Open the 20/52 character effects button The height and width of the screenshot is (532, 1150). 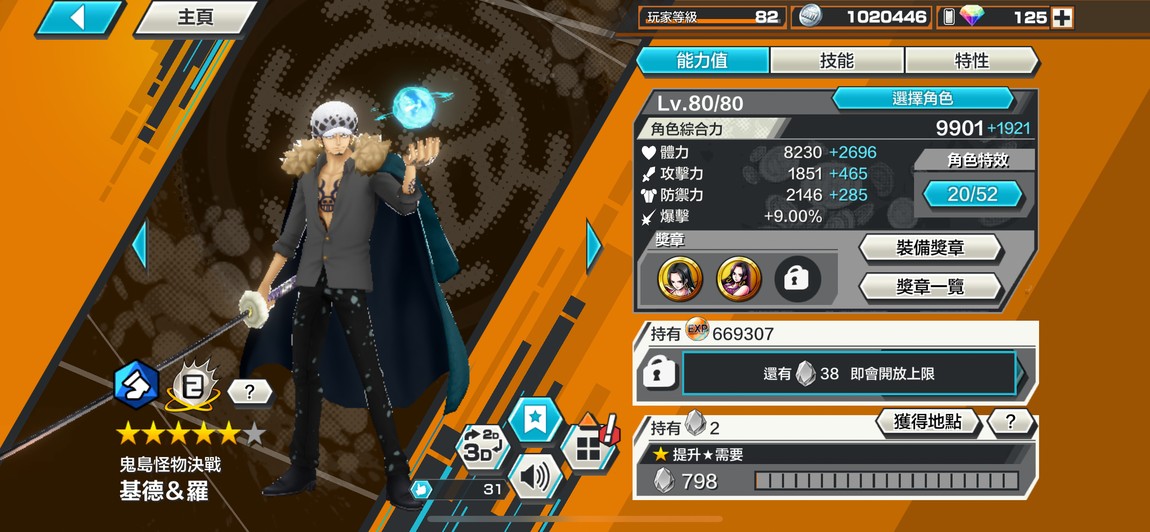point(972,194)
